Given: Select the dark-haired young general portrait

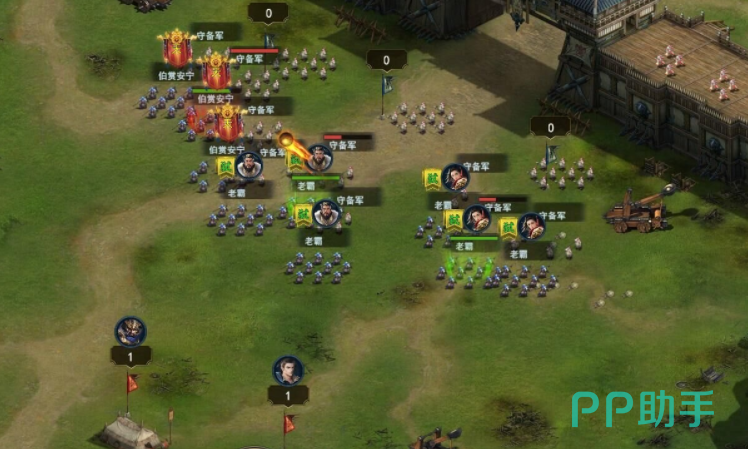Looking at the screenshot, I should click(288, 371).
